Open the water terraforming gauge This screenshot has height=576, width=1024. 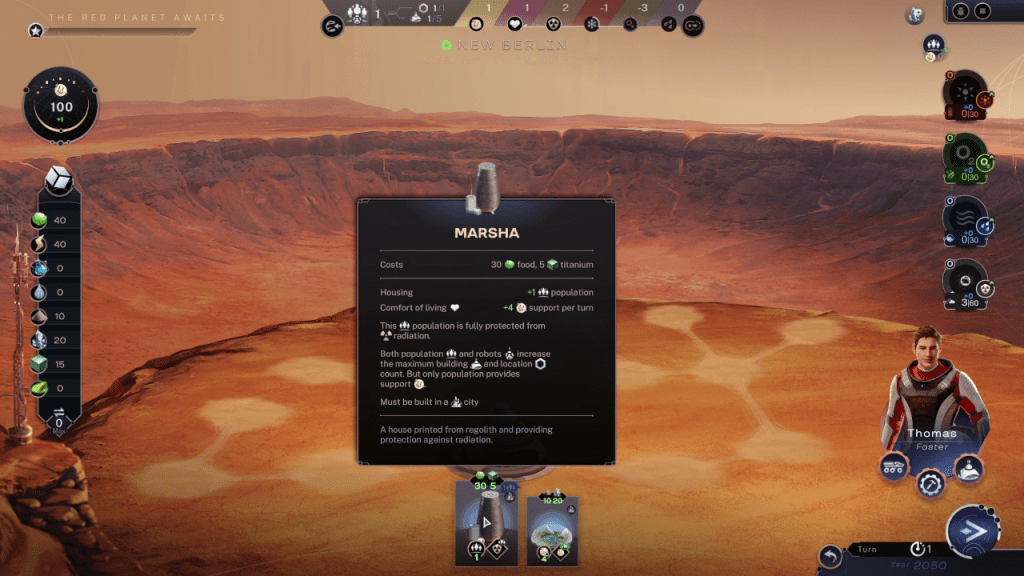(965, 220)
